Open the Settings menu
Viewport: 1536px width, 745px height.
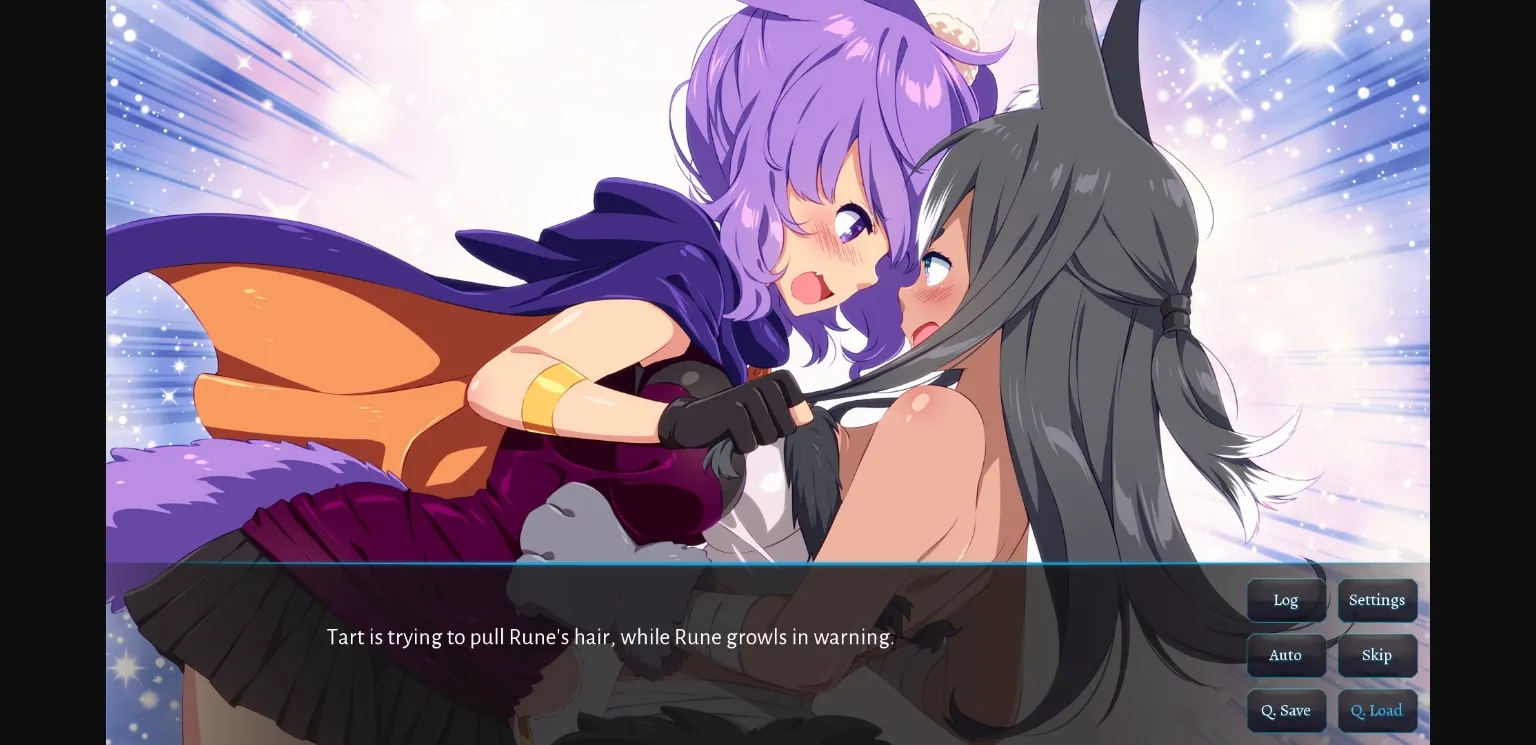point(1377,600)
